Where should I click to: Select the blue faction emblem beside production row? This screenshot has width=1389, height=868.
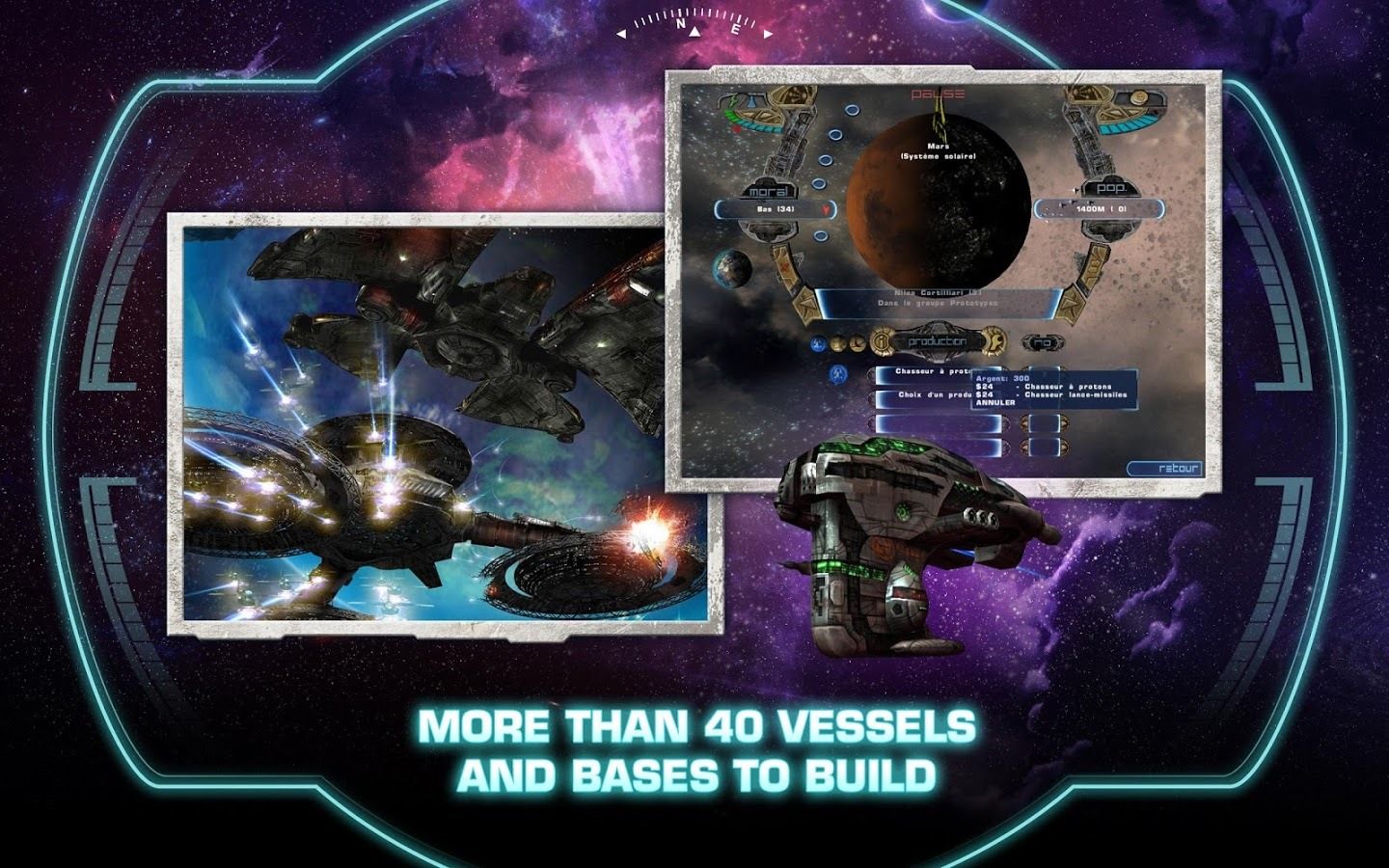[818, 341]
